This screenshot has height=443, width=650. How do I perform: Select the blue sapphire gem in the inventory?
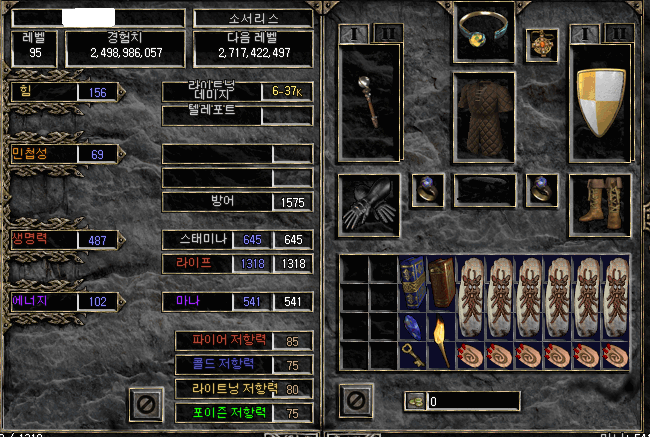point(412,327)
